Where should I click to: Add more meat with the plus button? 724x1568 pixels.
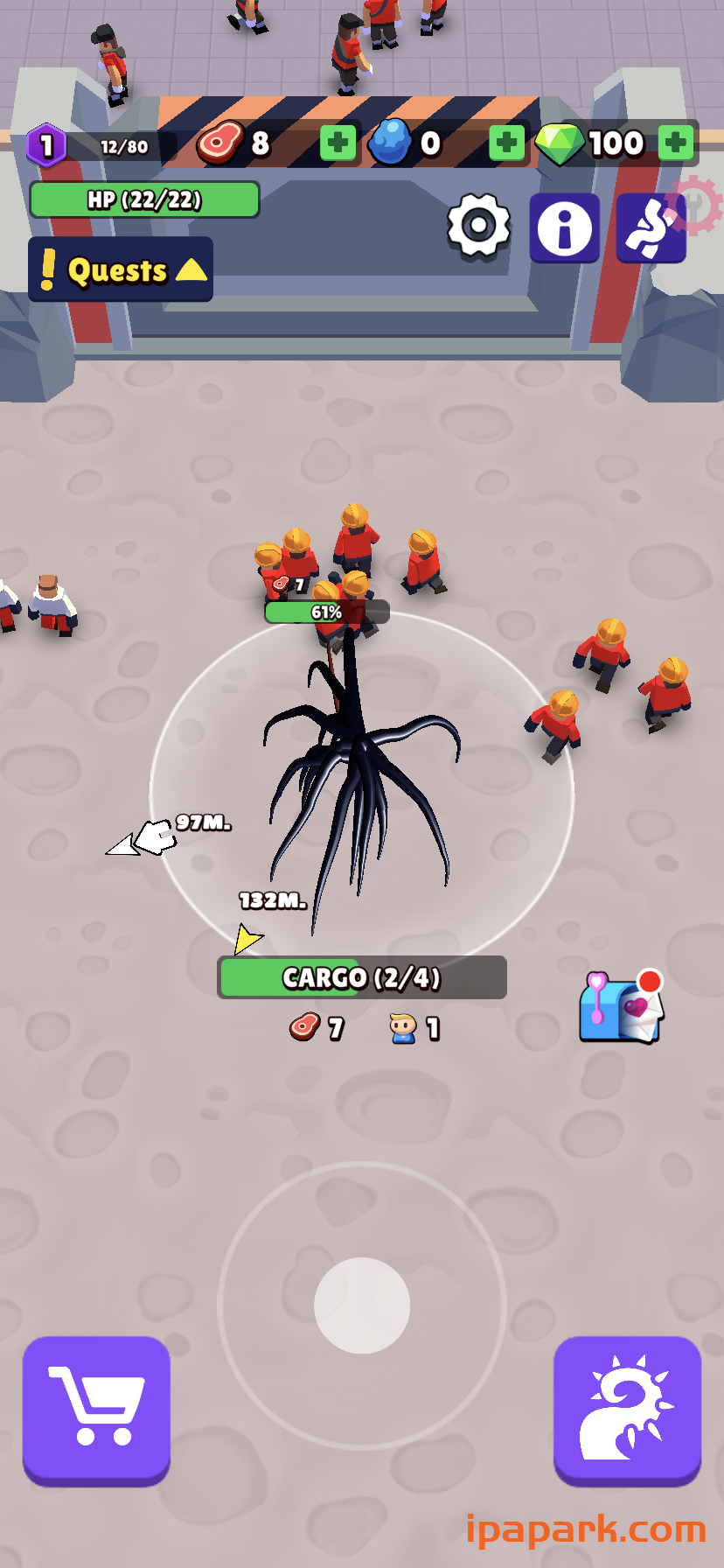tap(338, 143)
